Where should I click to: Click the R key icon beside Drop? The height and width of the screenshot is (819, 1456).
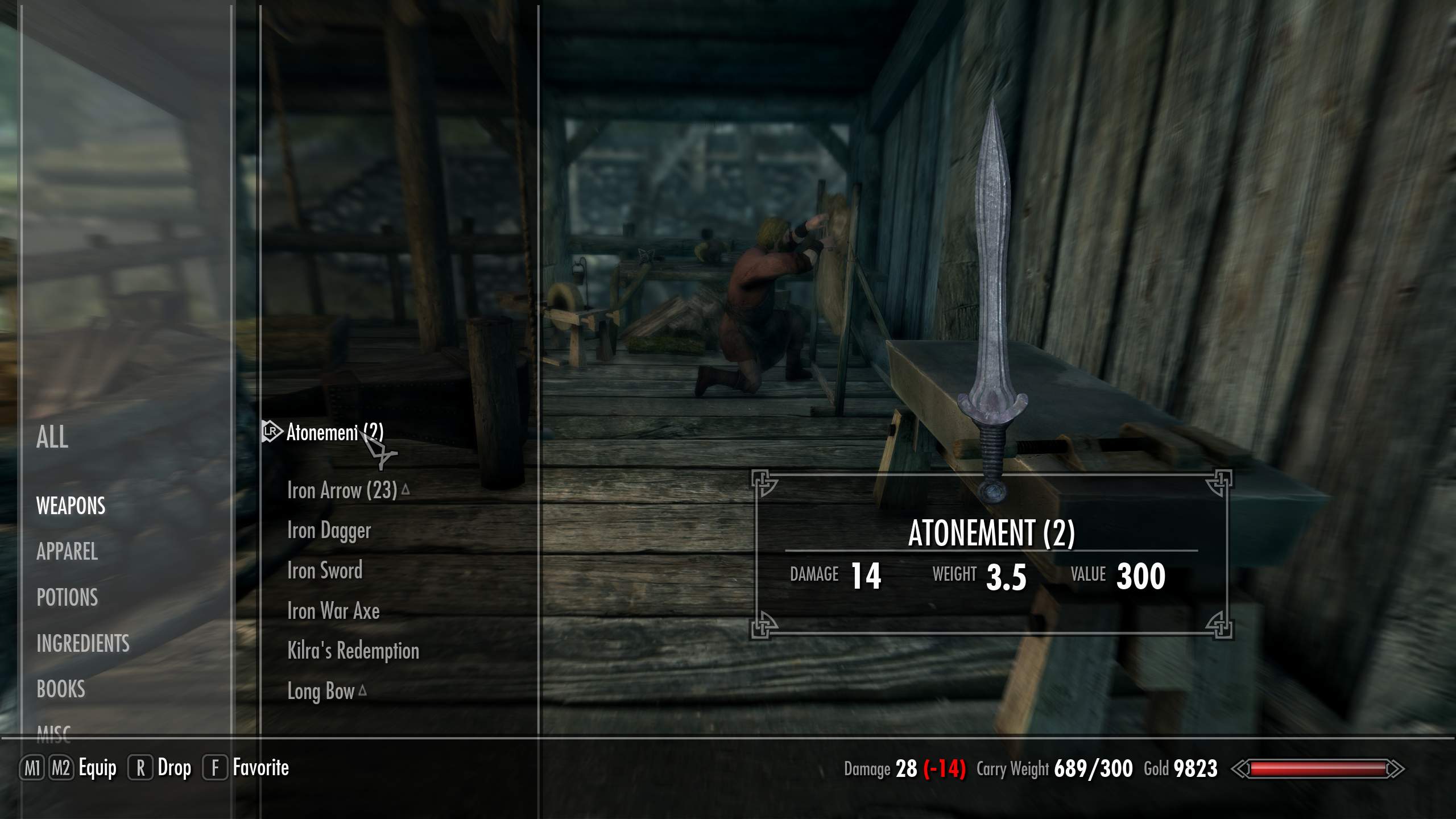[139, 767]
